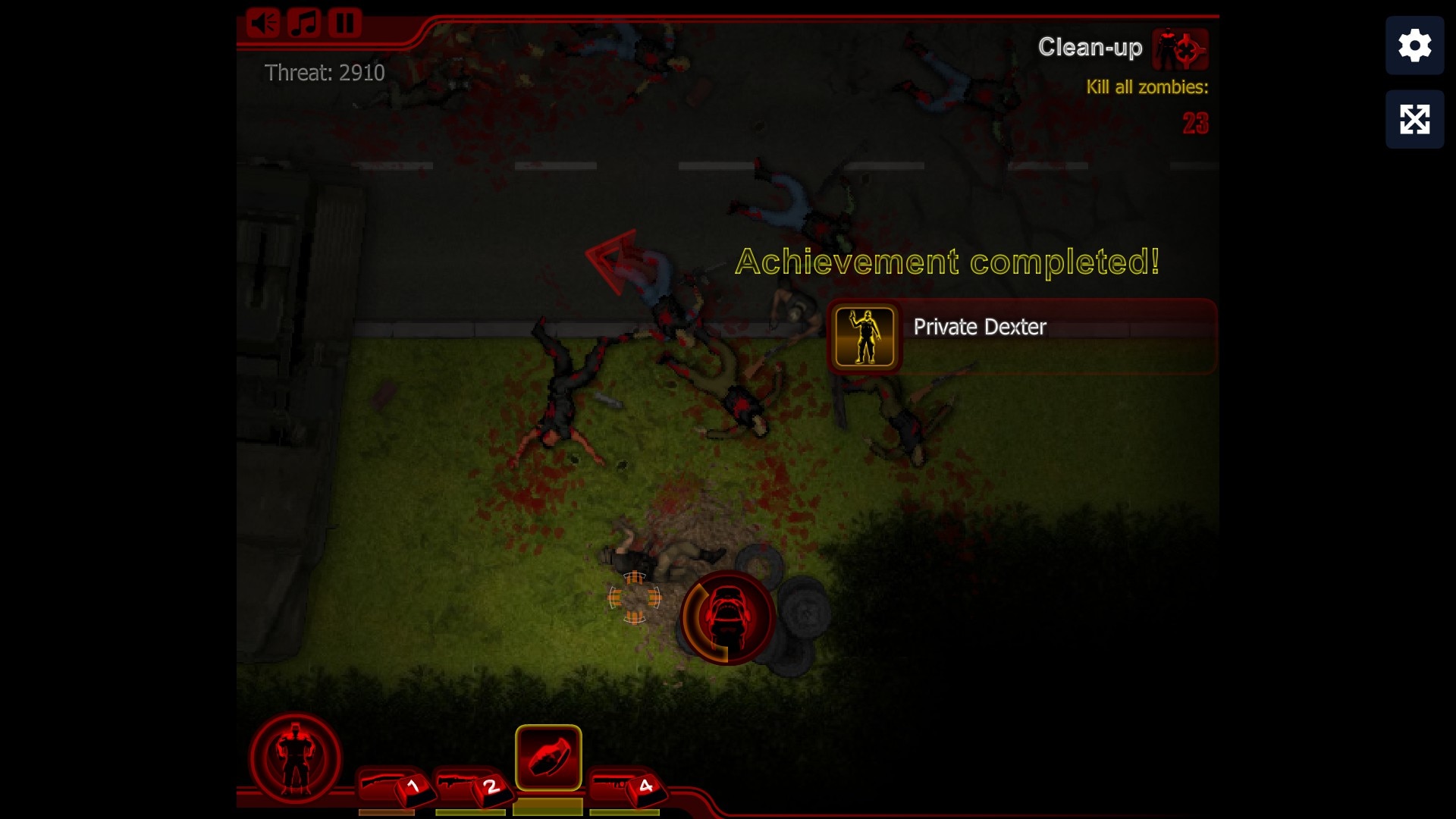Viewport: 1456px width, 819px height.
Task: Equip the weapon in slot 4
Action: (626, 786)
